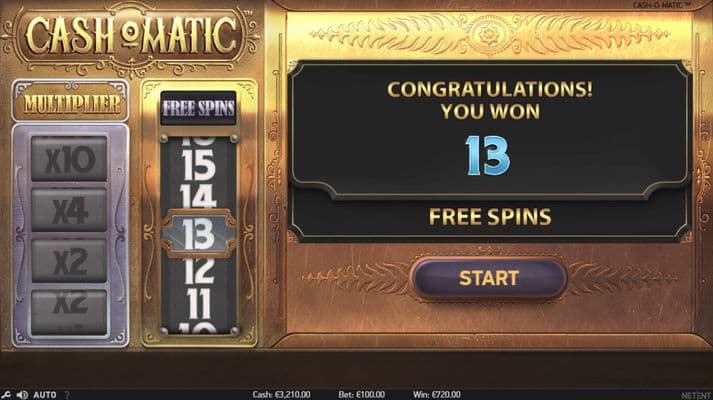Open the question mark help
This screenshot has height=400, width=713.
pyautogui.click(x=67, y=394)
